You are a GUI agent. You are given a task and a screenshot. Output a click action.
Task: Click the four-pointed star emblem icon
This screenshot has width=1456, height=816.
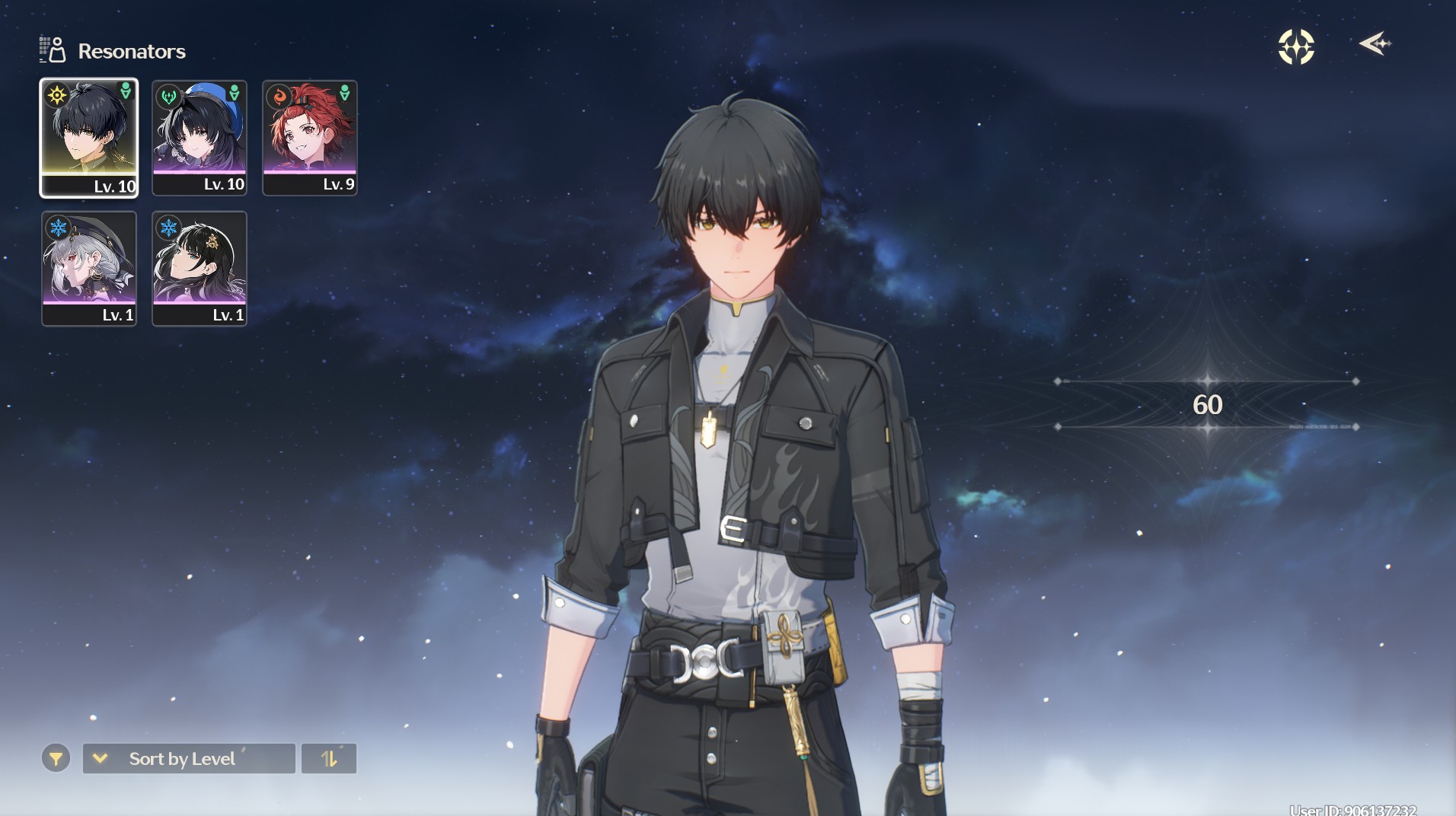(1296, 47)
